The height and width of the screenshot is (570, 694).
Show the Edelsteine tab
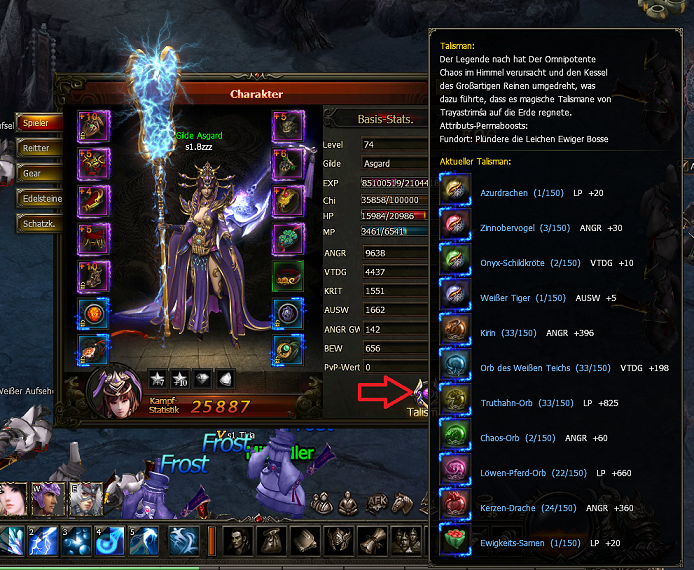40,198
